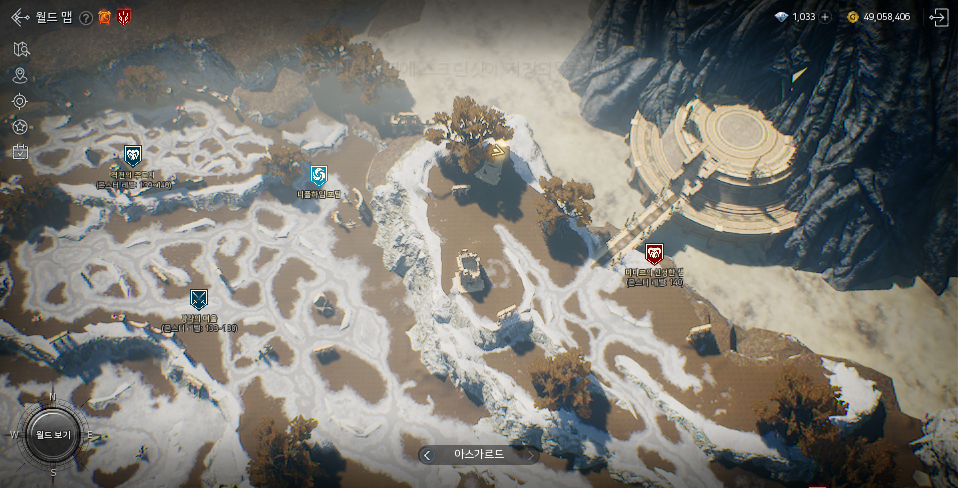Click the orange alarm clock icon
958x488 pixels.
(105, 17)
